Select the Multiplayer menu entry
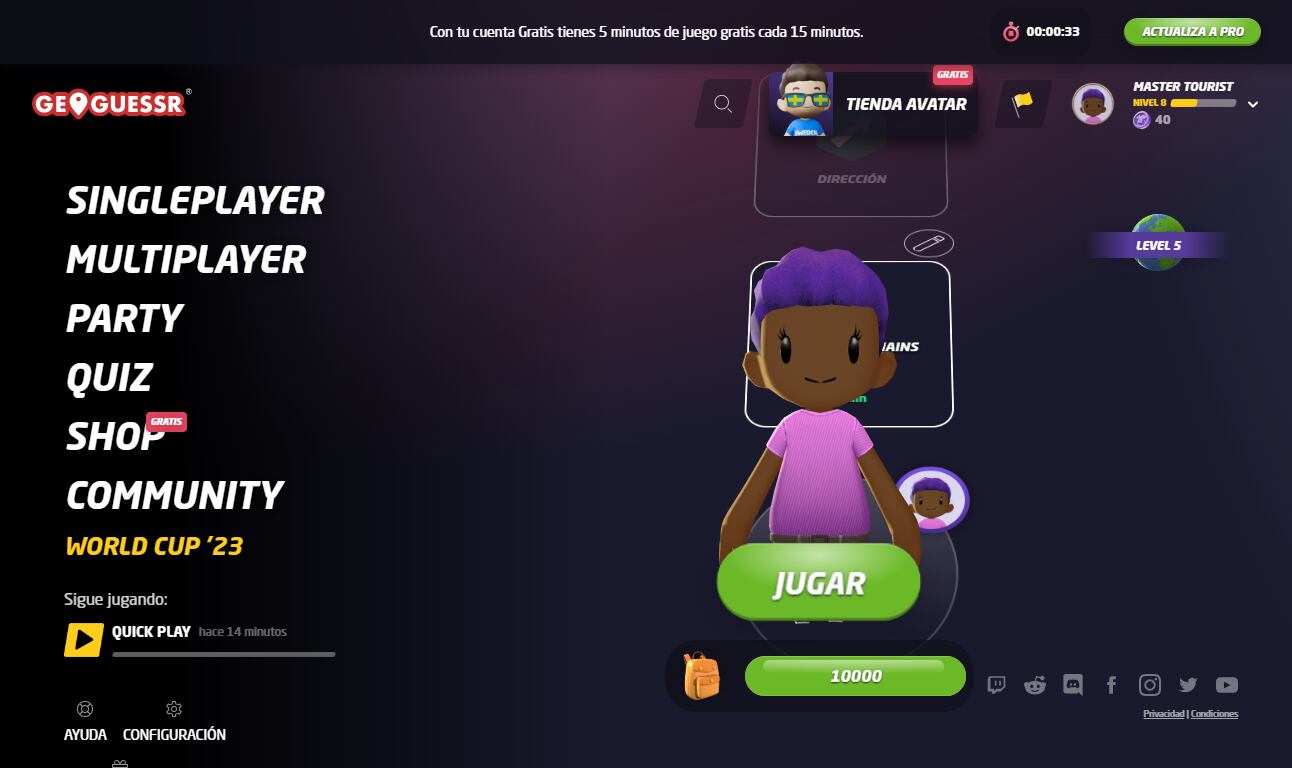The height and width of the screenshot is (768, 1292). [x=186, y=260]
